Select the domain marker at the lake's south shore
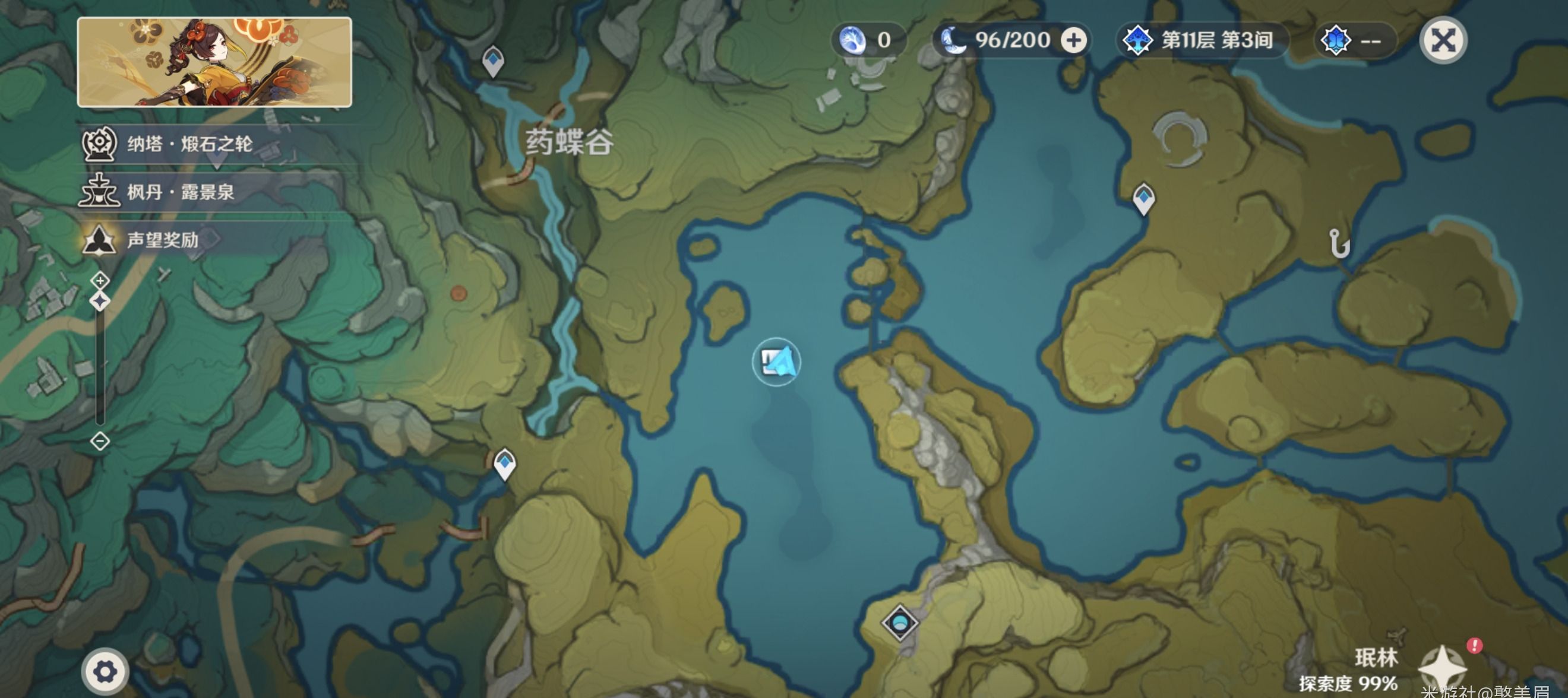Image resolution: width=1568 pixels, height=698 pixels. point(900,622)
